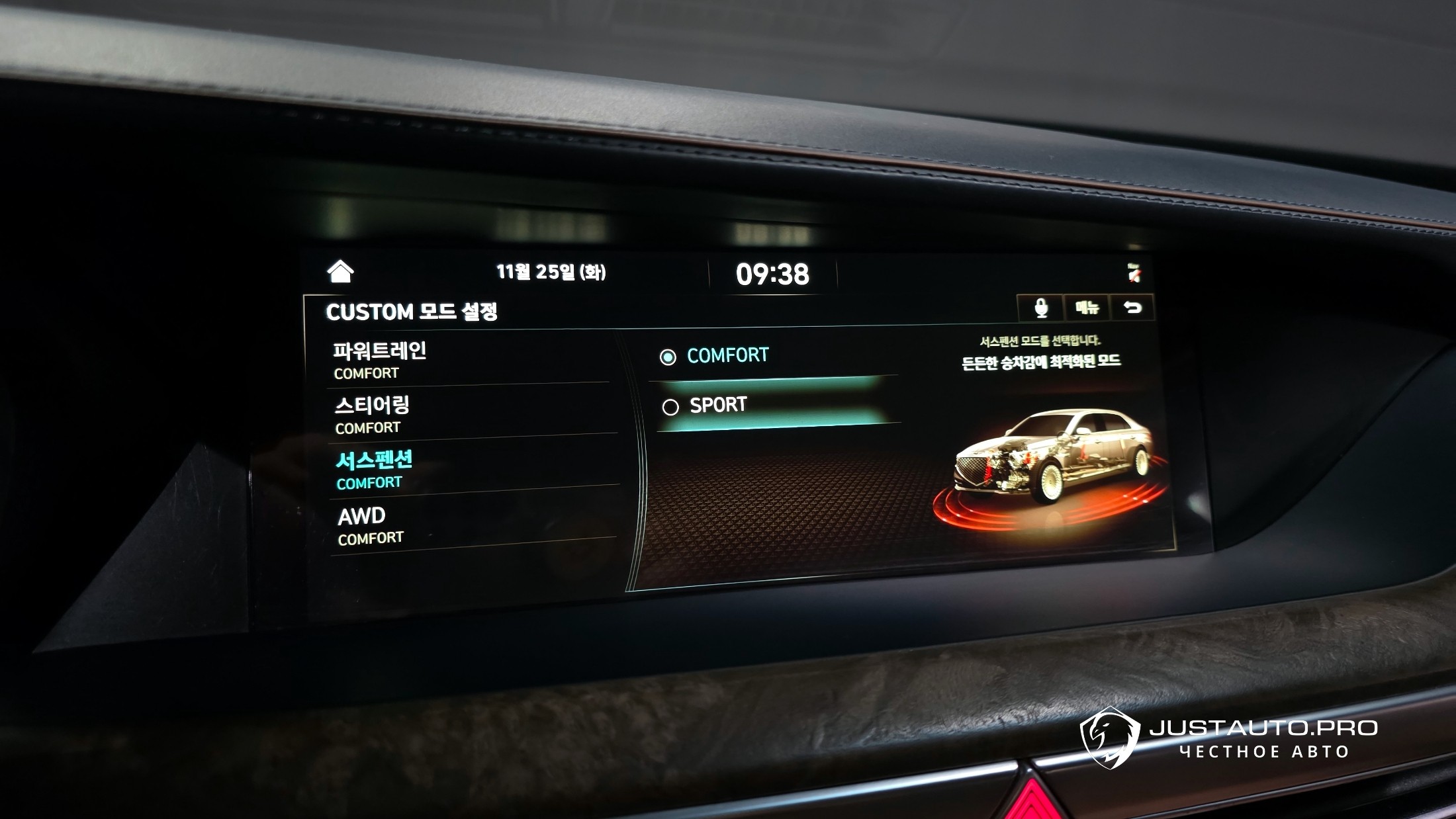Click the back arrow button
This screenshot has width=1456, height=819.
[x=1132, y=308]
